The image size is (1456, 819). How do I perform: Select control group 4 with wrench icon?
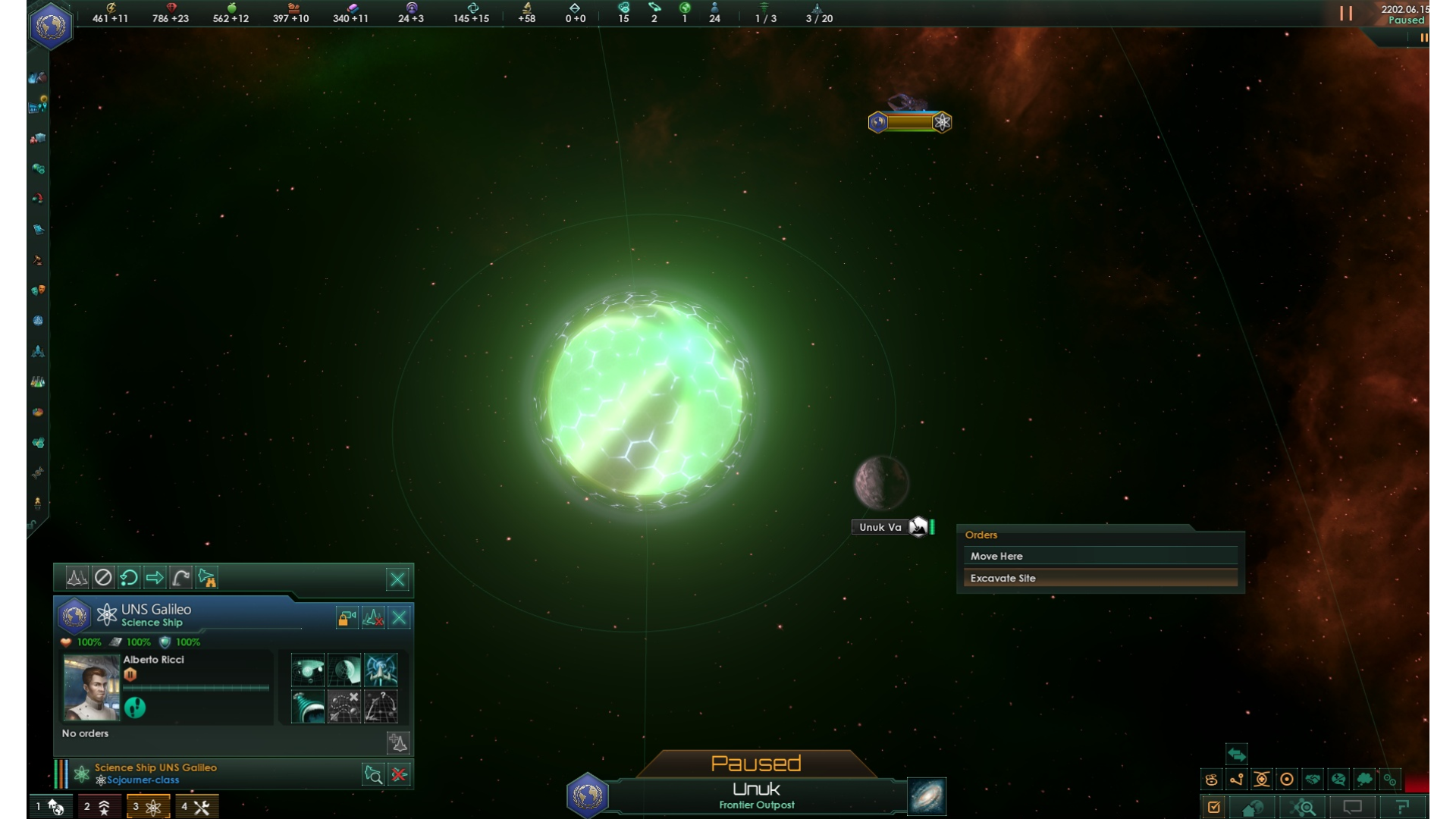tap(196, 807)
